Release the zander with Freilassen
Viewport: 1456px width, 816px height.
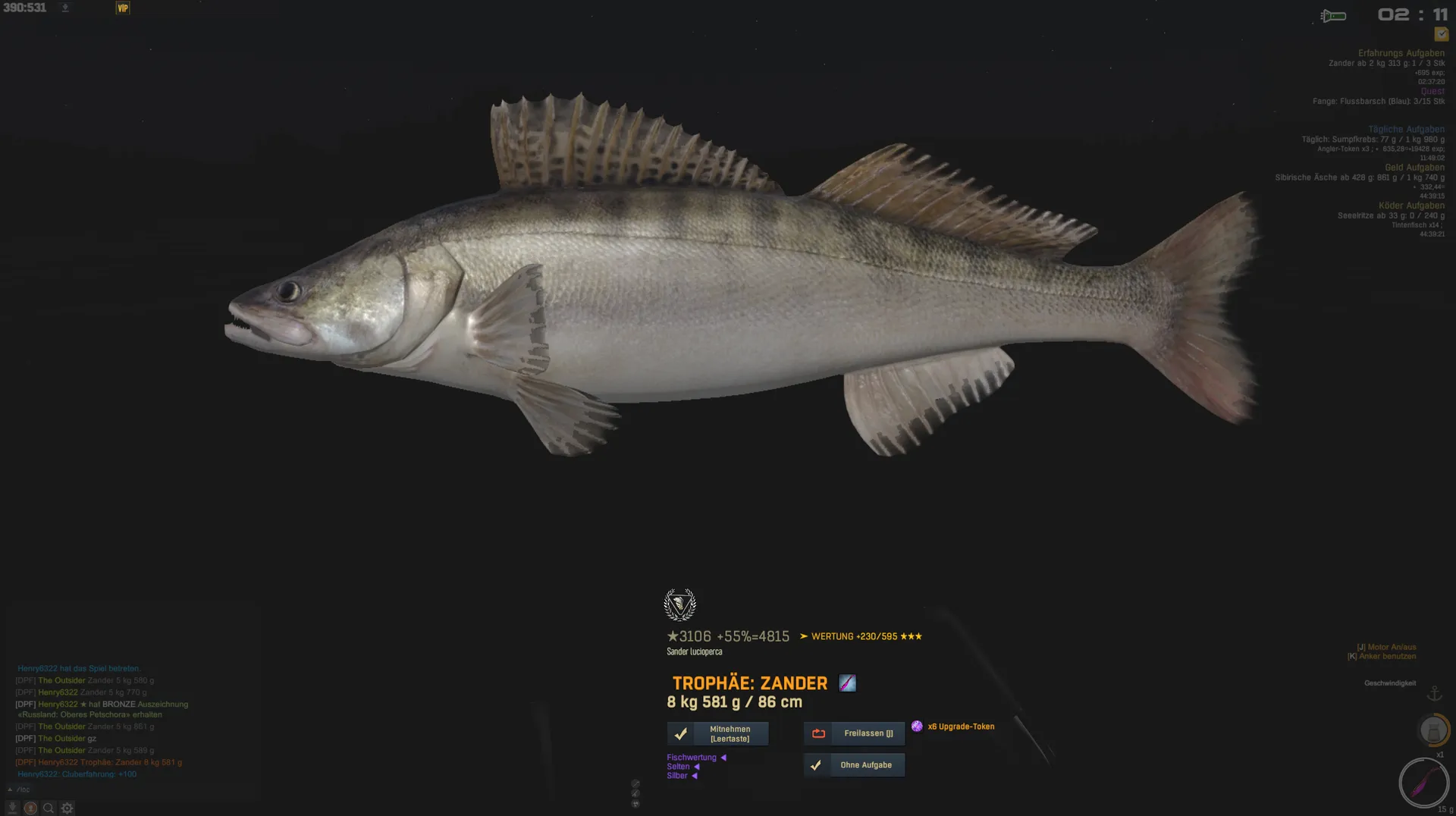tap(854, 733)
